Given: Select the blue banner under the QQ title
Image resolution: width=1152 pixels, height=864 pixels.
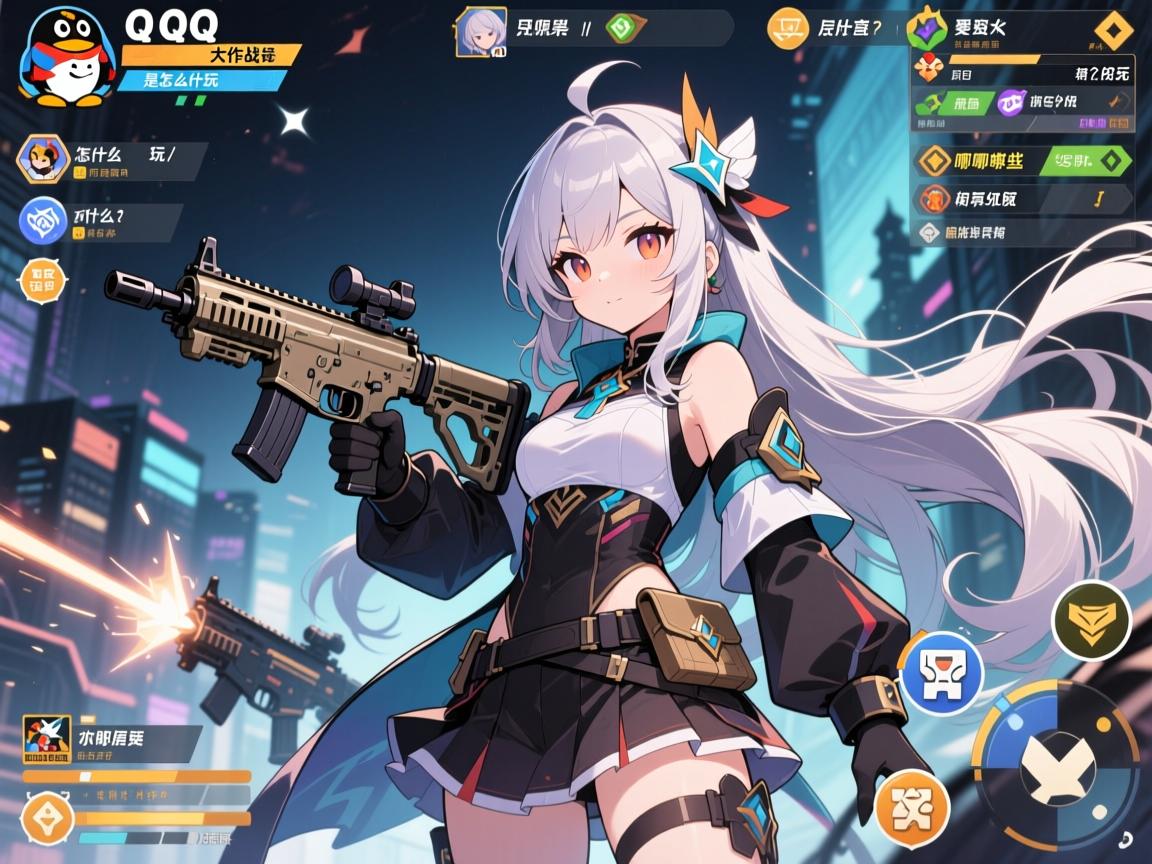Looking at the screenshot, I should [x=200, y=80].
